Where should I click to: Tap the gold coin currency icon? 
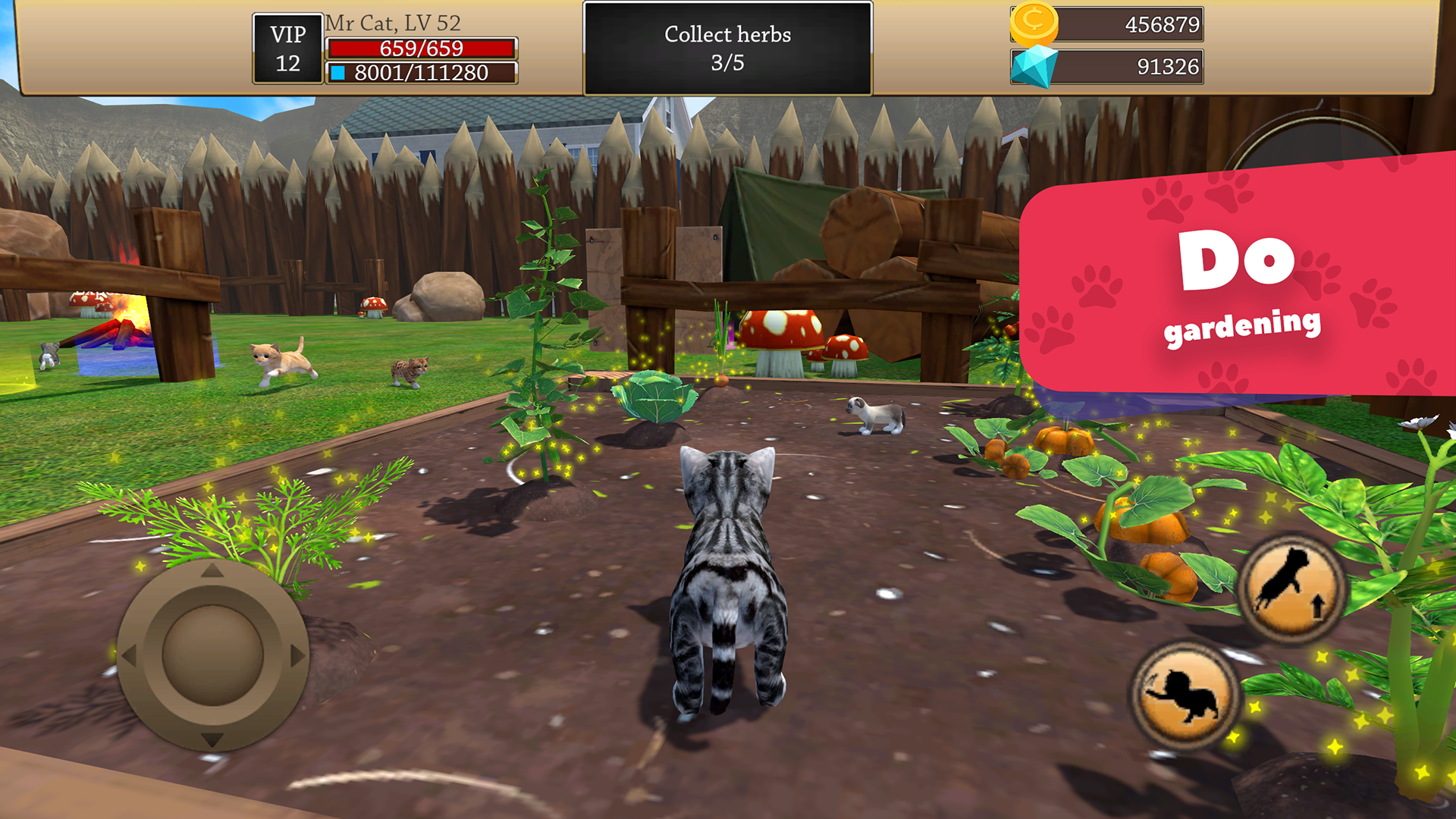1035,23
